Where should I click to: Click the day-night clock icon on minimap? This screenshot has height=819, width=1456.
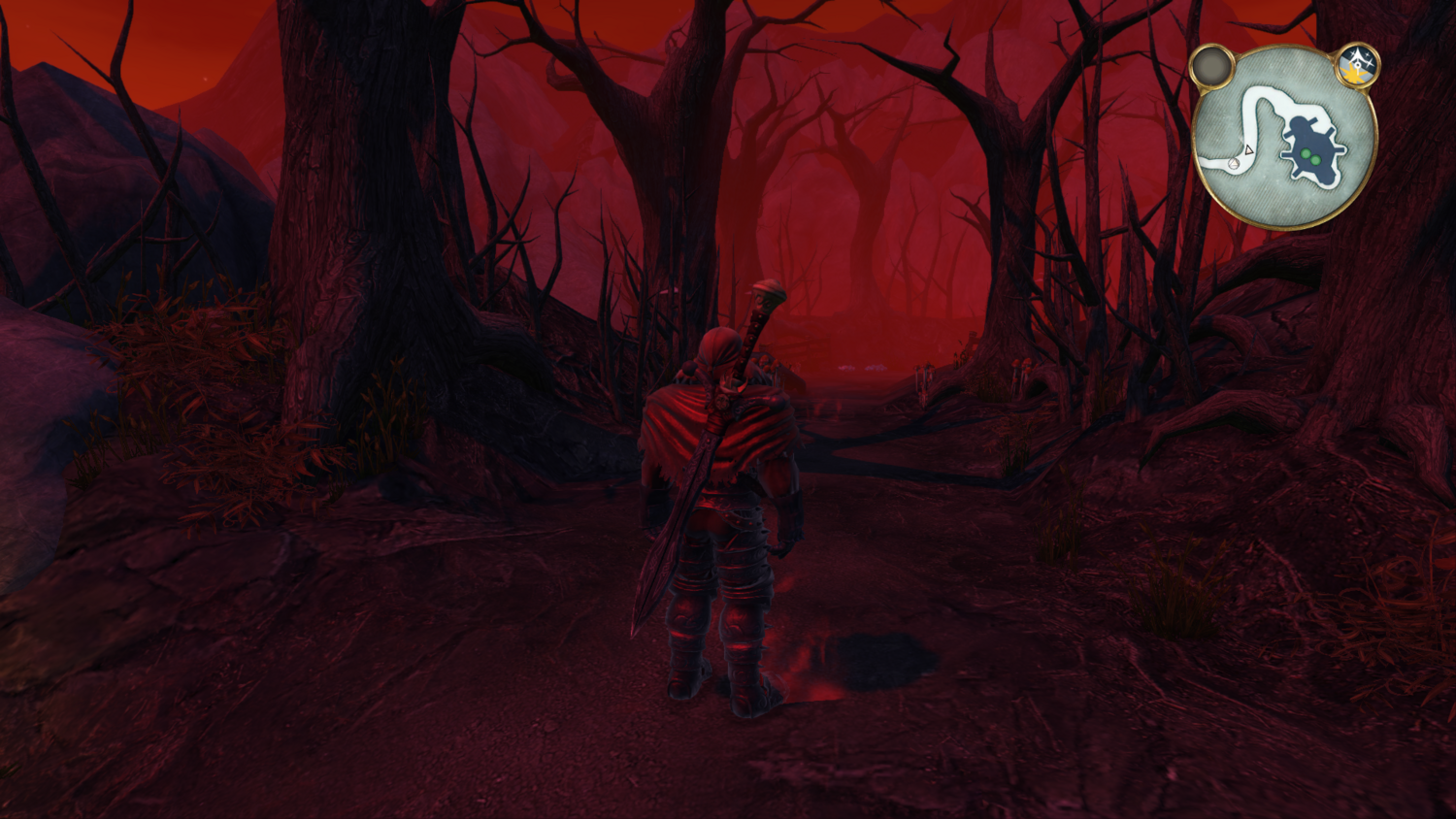click(x=1357, y=65)
